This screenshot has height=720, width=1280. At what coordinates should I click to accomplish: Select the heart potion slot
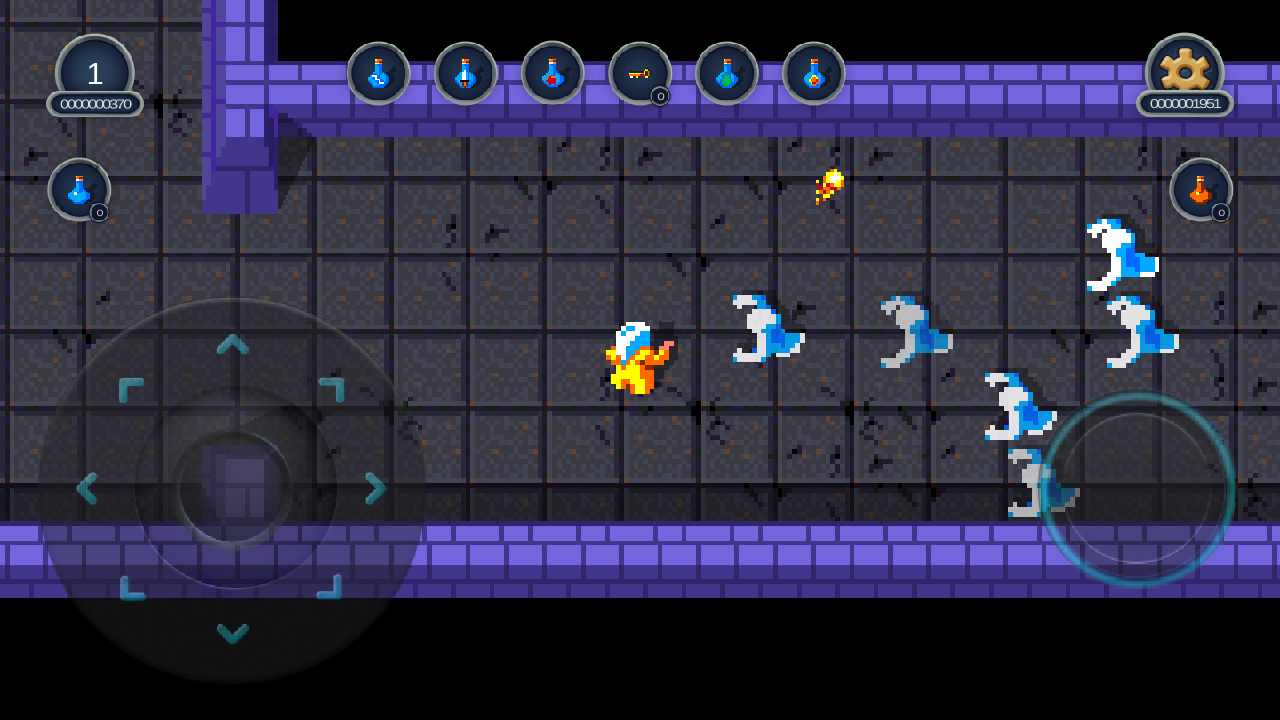pos(553,73)
